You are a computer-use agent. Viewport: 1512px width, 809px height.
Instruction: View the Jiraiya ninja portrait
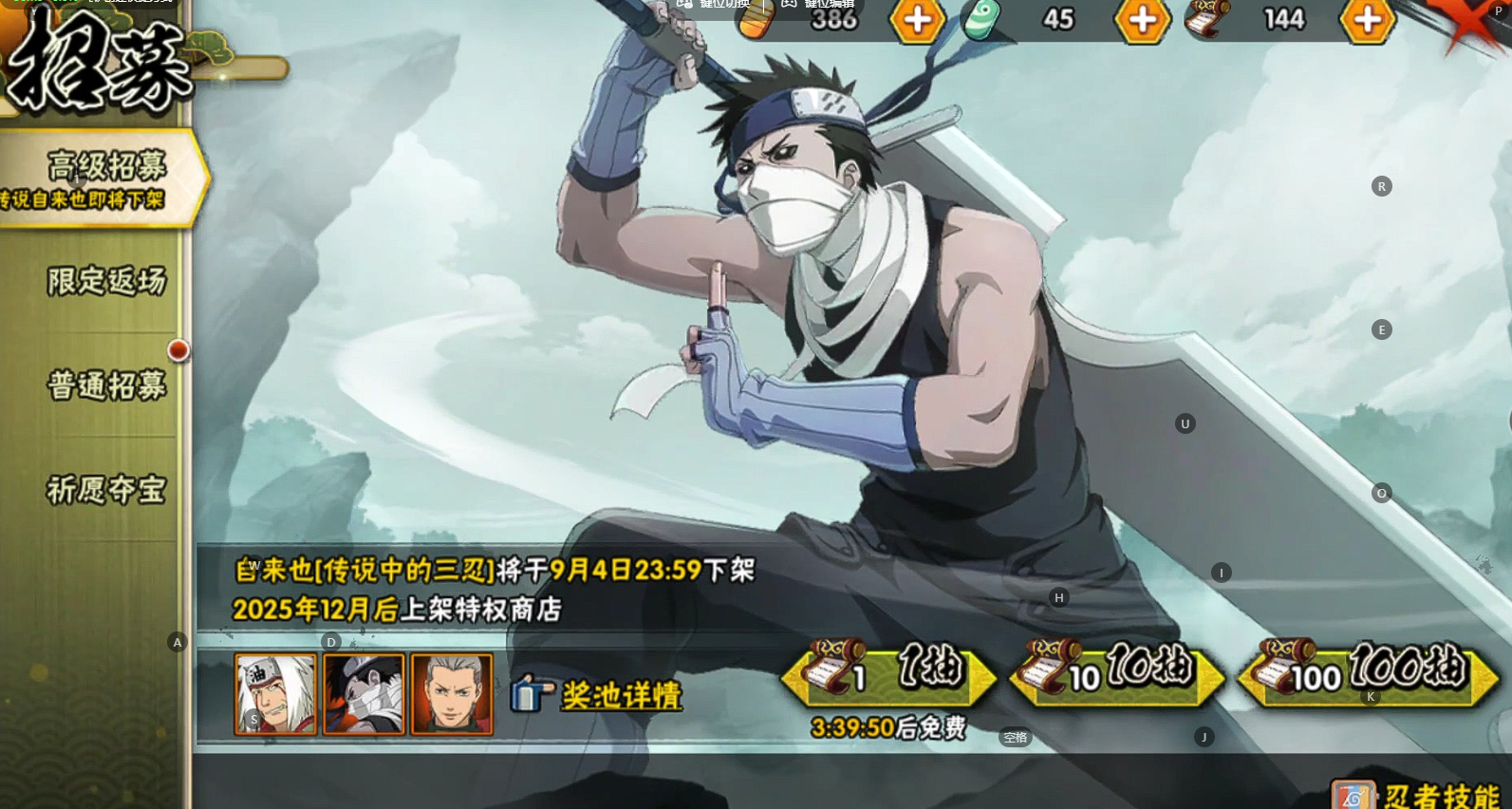tap(275, 694)
